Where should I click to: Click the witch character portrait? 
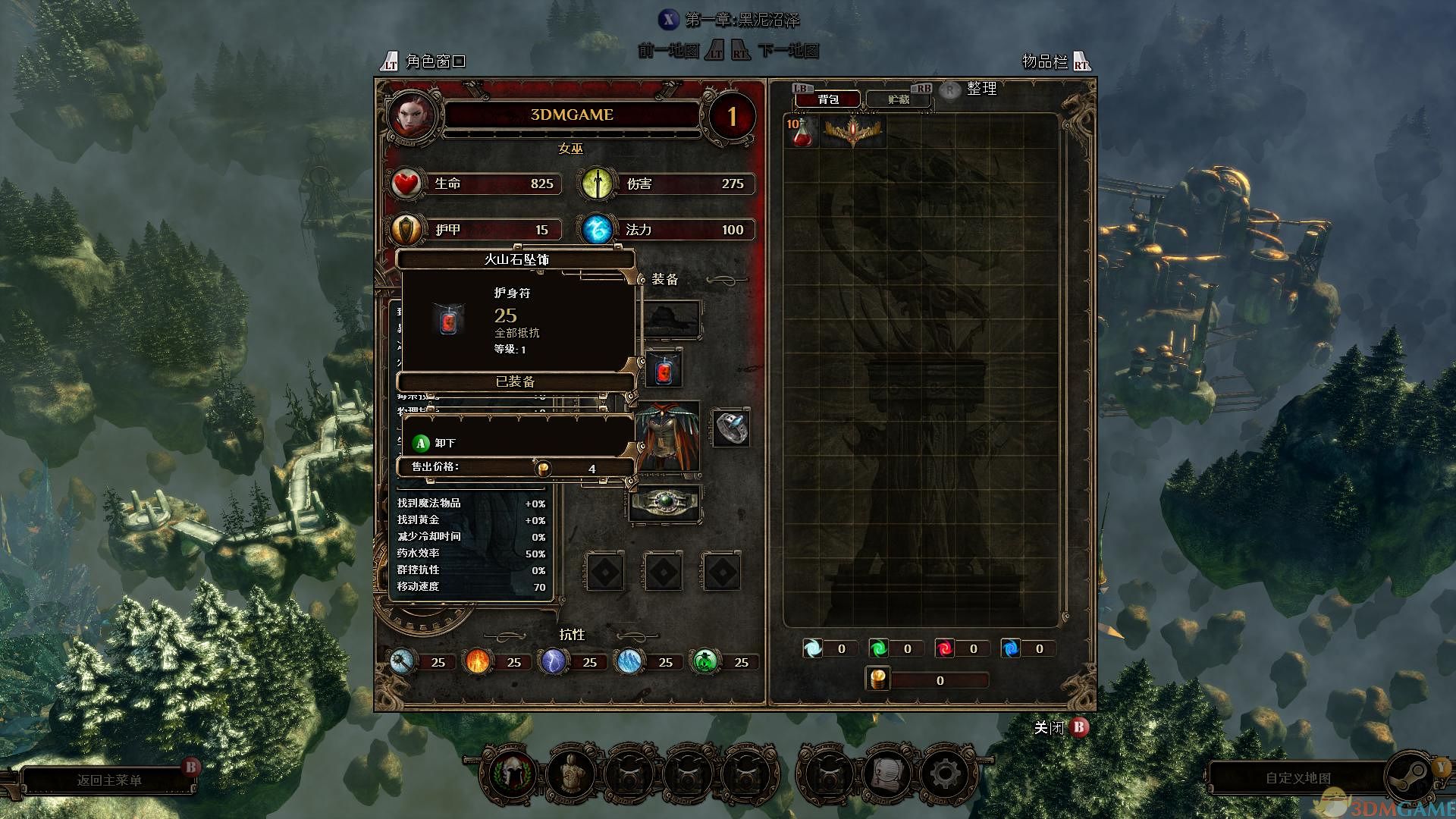pyautogui.click(x=411, y=115)
